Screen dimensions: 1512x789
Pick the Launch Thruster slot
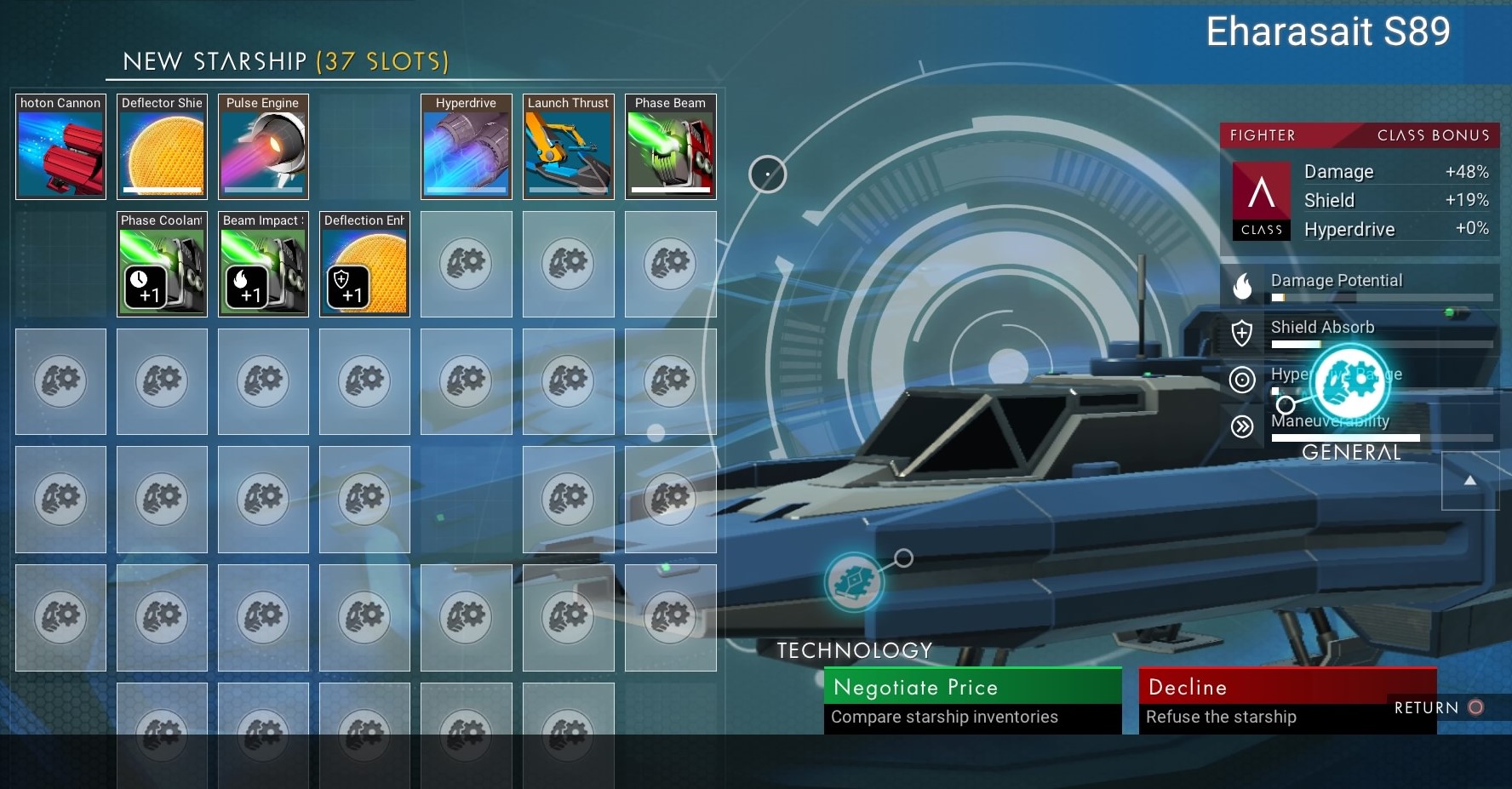click(568, 146)
